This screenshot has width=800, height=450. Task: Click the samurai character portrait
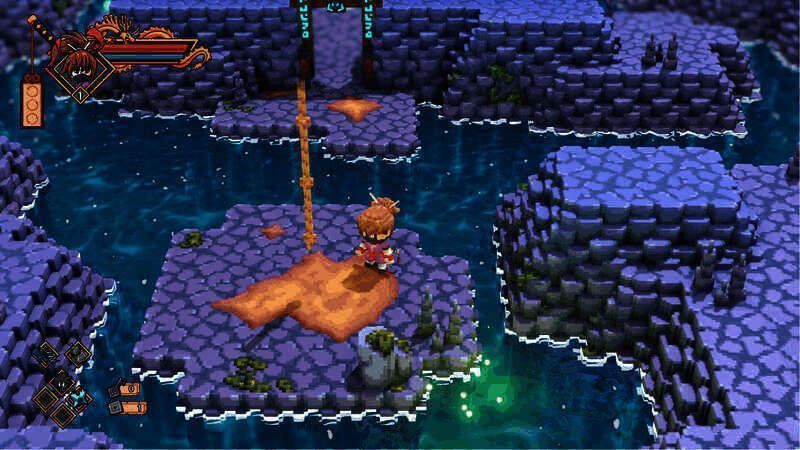pos(78,67)
